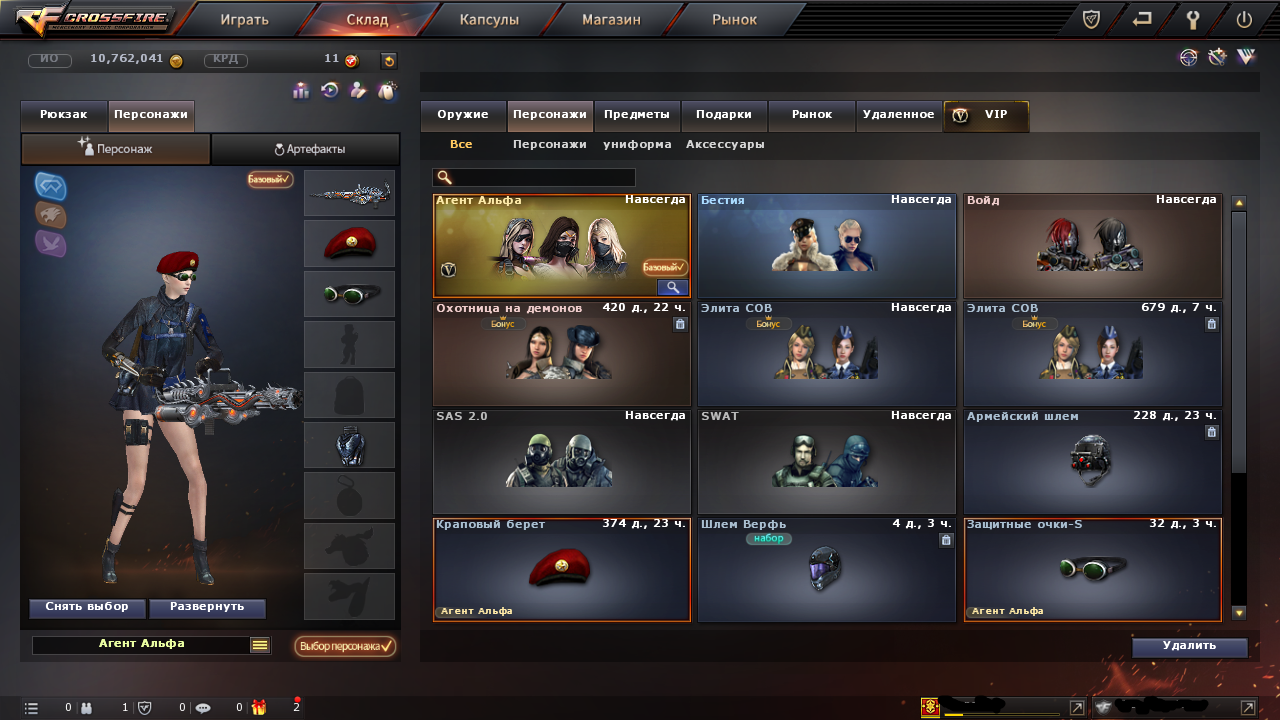Go to the Капсулы section
This screenshot has width=1280, height=720.
(x=489, y=19)
